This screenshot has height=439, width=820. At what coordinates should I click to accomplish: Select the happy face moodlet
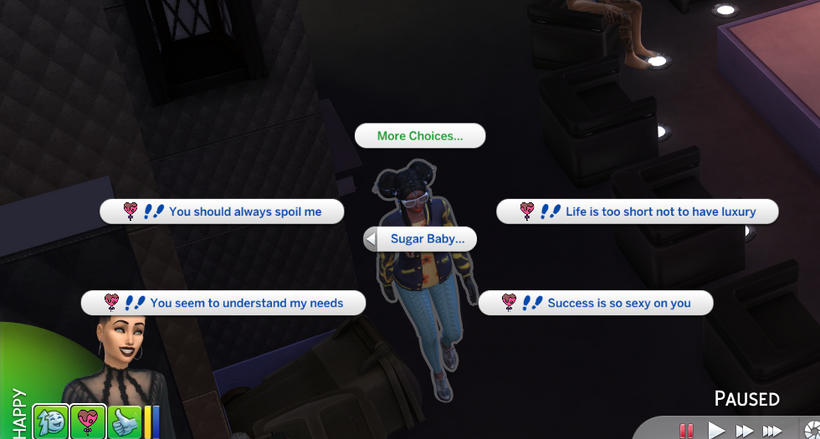pyautogui.click(x=49, y=421)
